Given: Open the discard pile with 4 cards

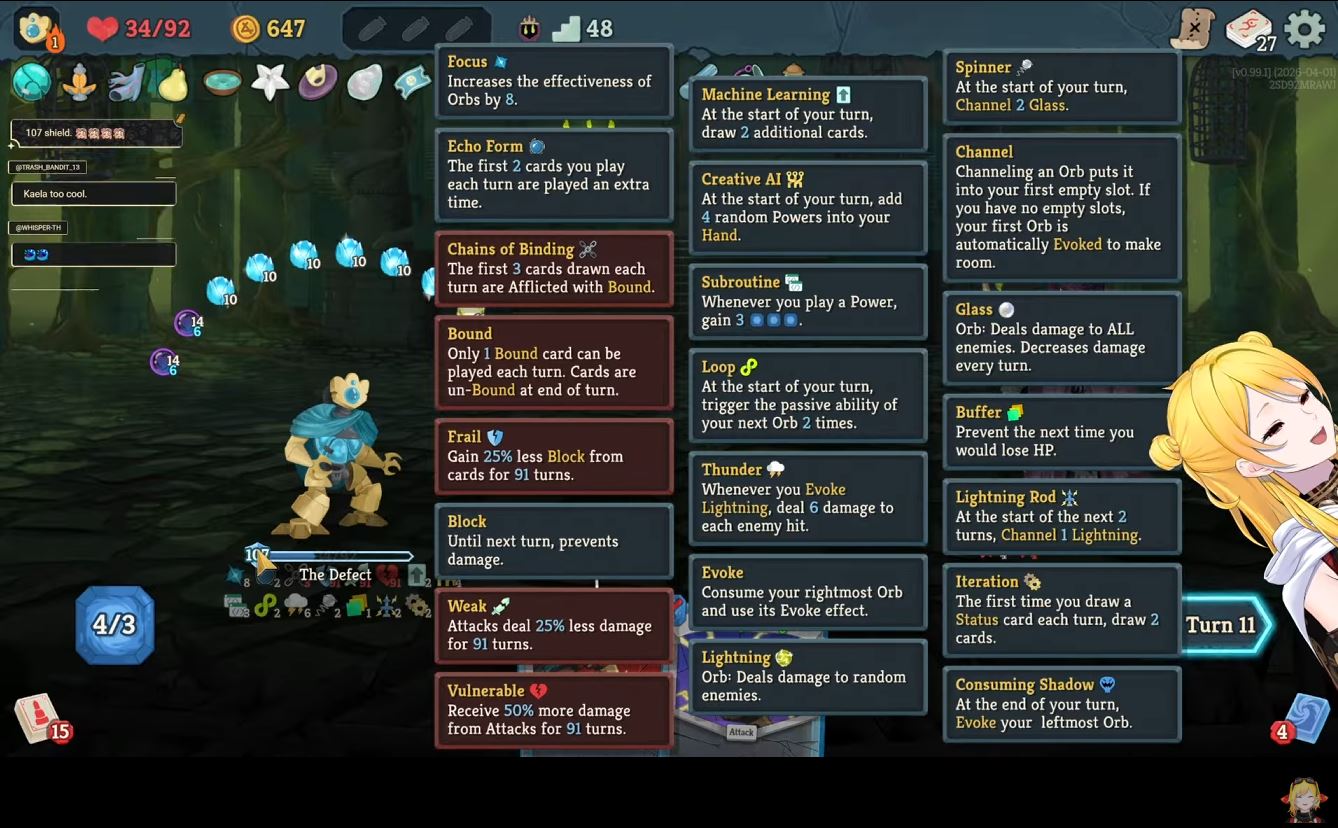Looking at the screenshot, I should [1305, 717].
